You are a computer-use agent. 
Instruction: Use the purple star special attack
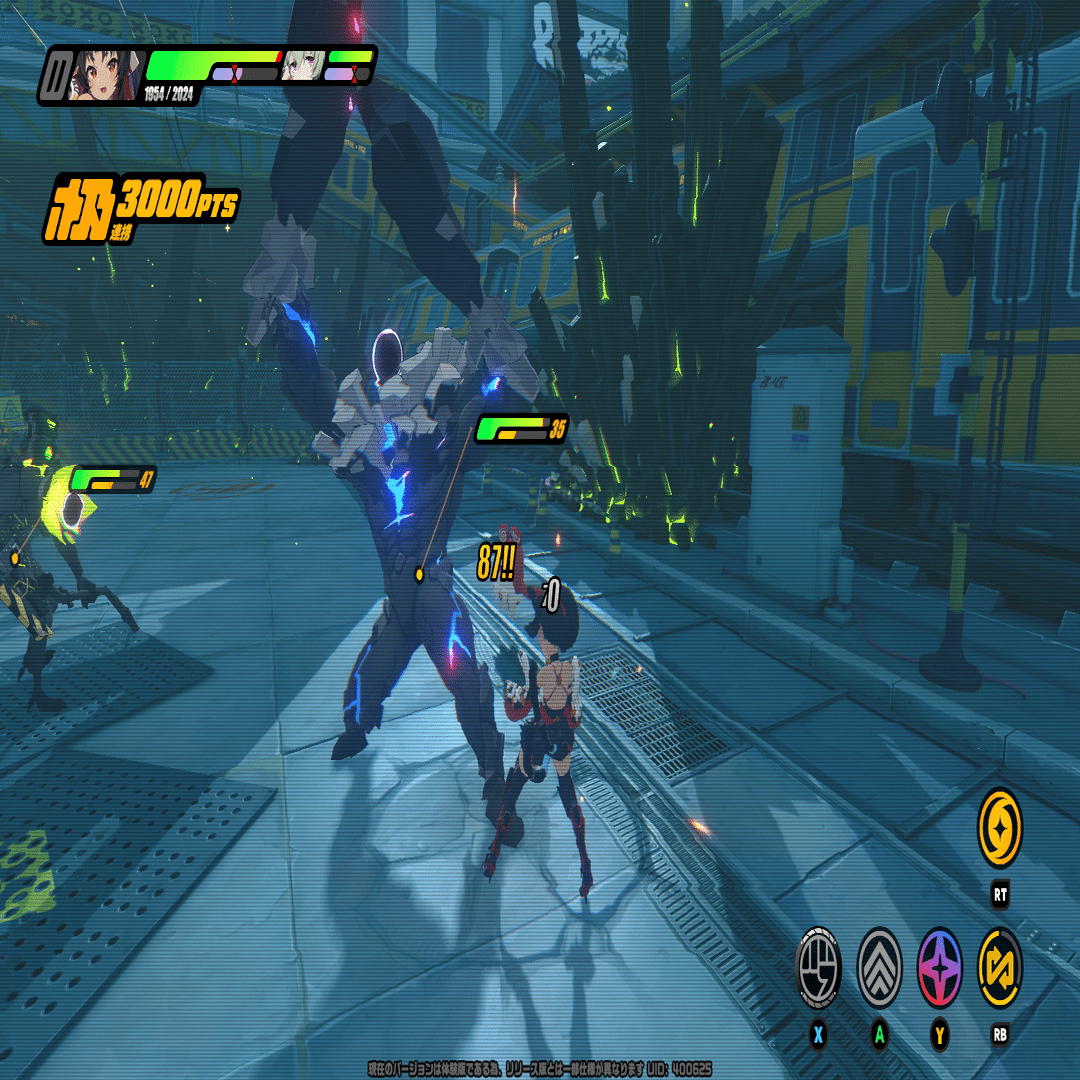coord(940,968)
